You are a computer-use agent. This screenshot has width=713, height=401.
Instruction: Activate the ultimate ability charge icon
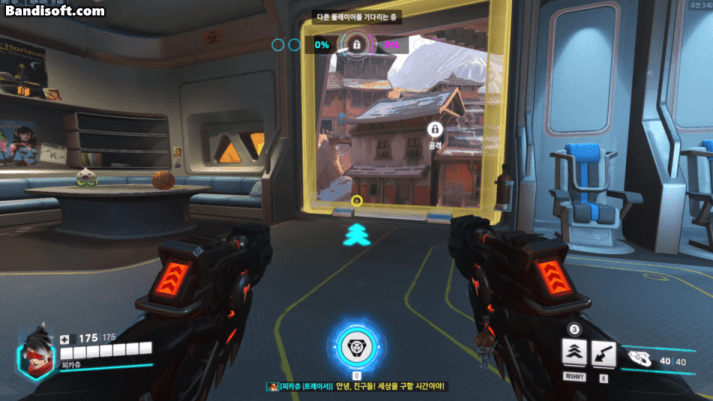355,345
